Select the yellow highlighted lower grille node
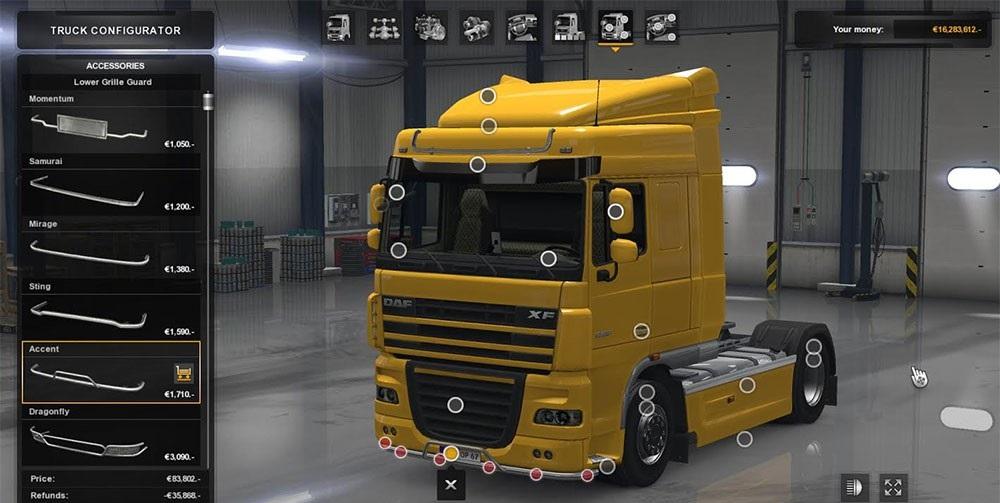The height and width of the screenshot is (503, 1000). pyautogui.click(x=451, y=454)
